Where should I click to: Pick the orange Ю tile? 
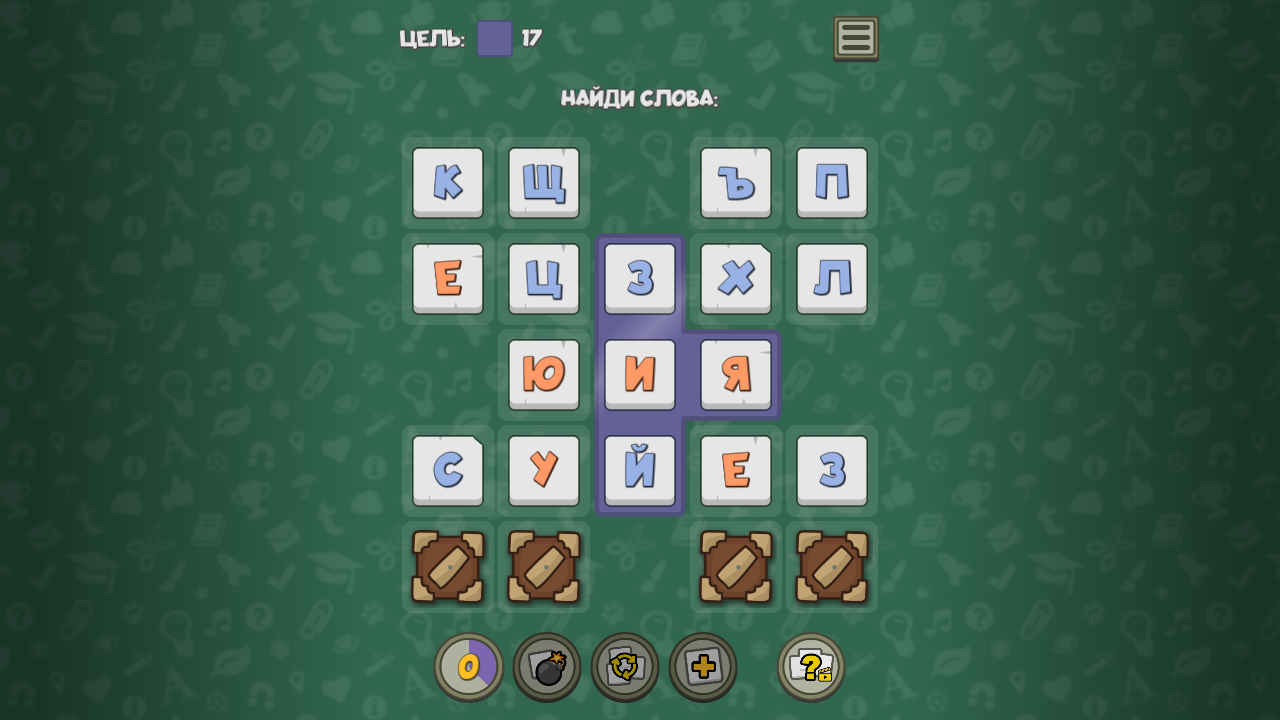[x=543, y=375]
